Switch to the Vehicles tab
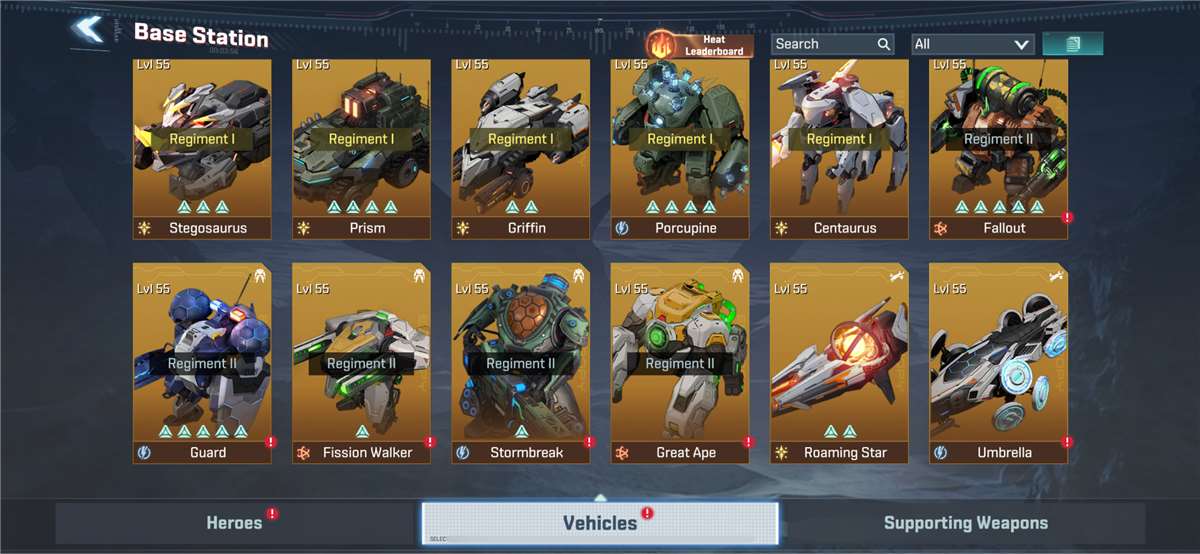 pyautogui.click(x=600, y=523)
